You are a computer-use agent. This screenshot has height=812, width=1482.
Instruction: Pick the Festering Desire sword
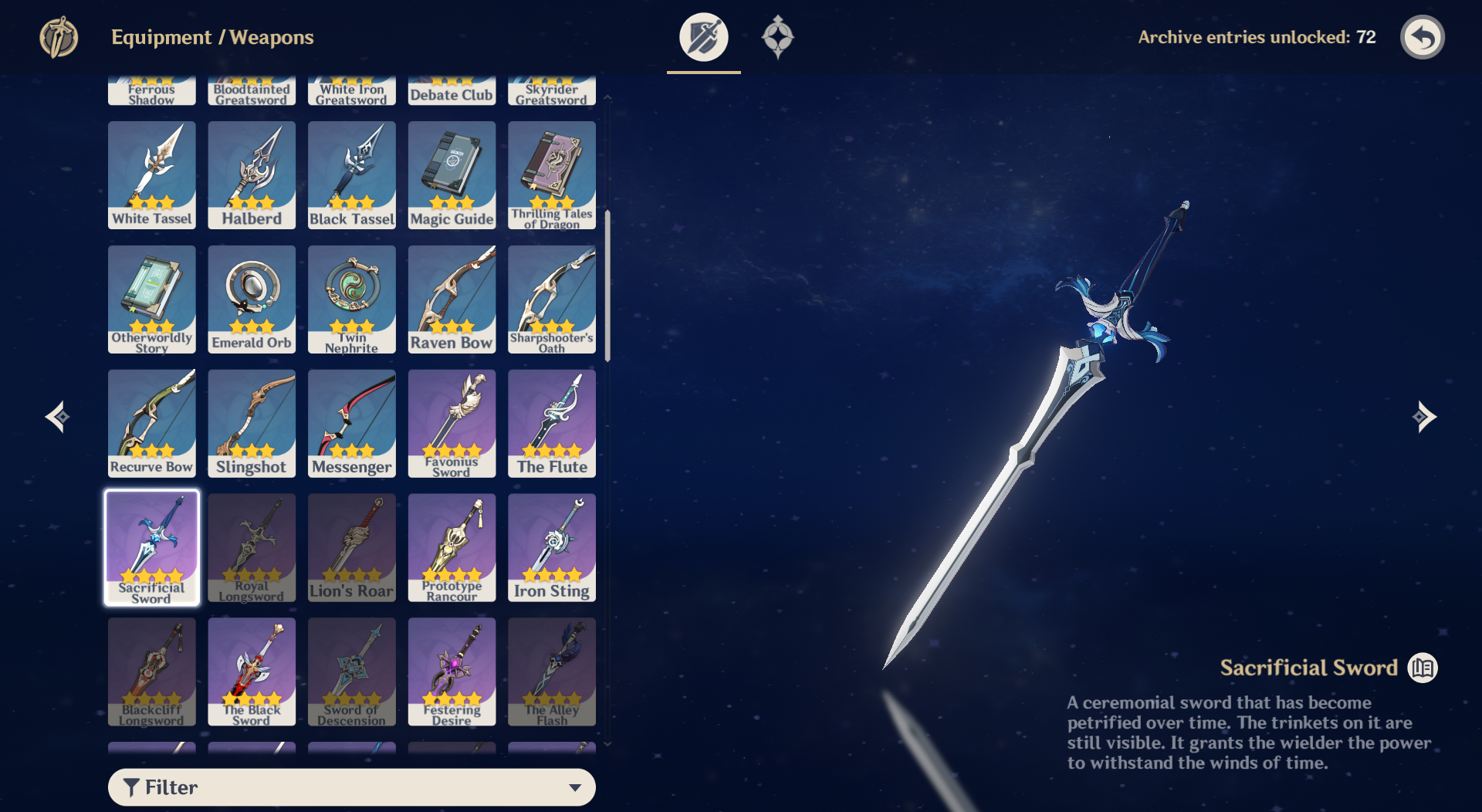pos(452,672)
